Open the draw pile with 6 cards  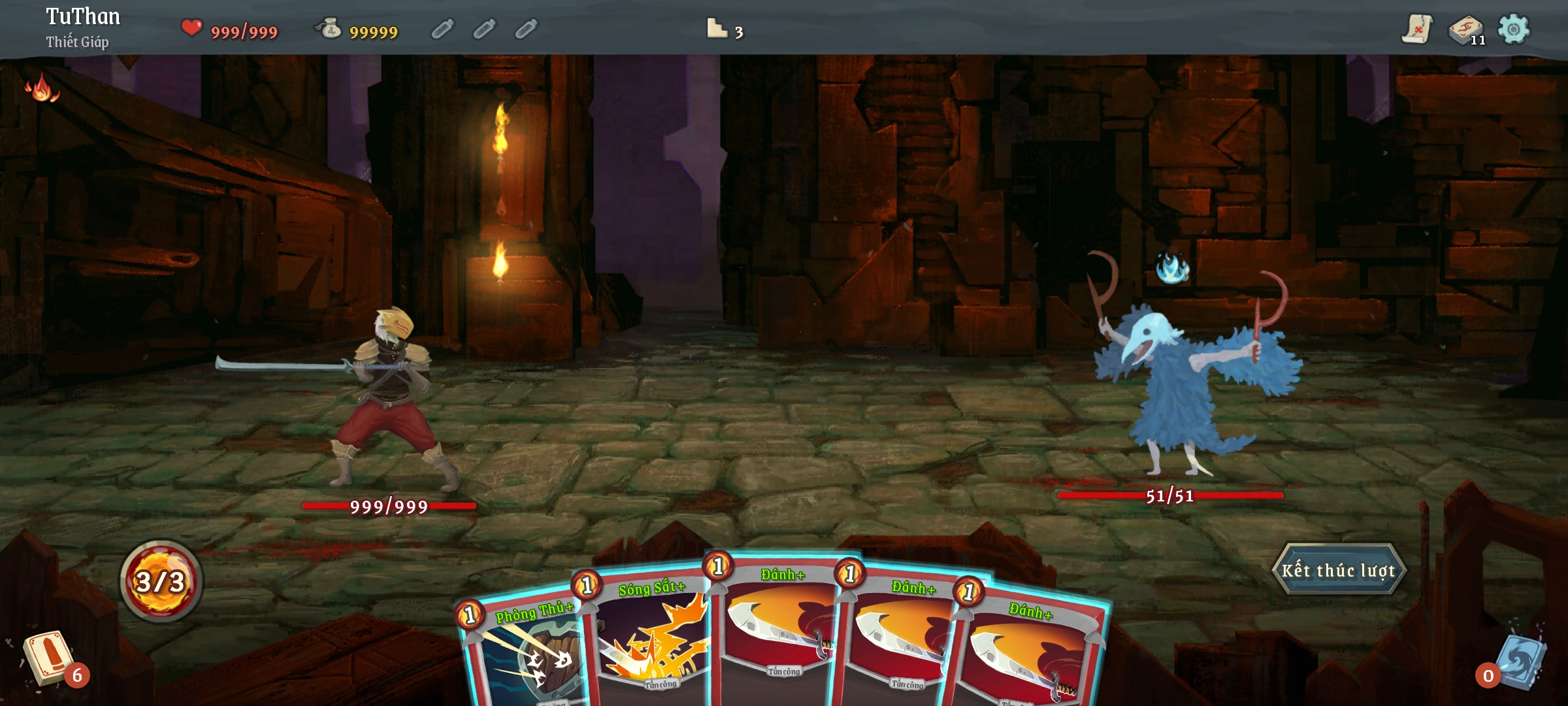click(x=49, y=658)
